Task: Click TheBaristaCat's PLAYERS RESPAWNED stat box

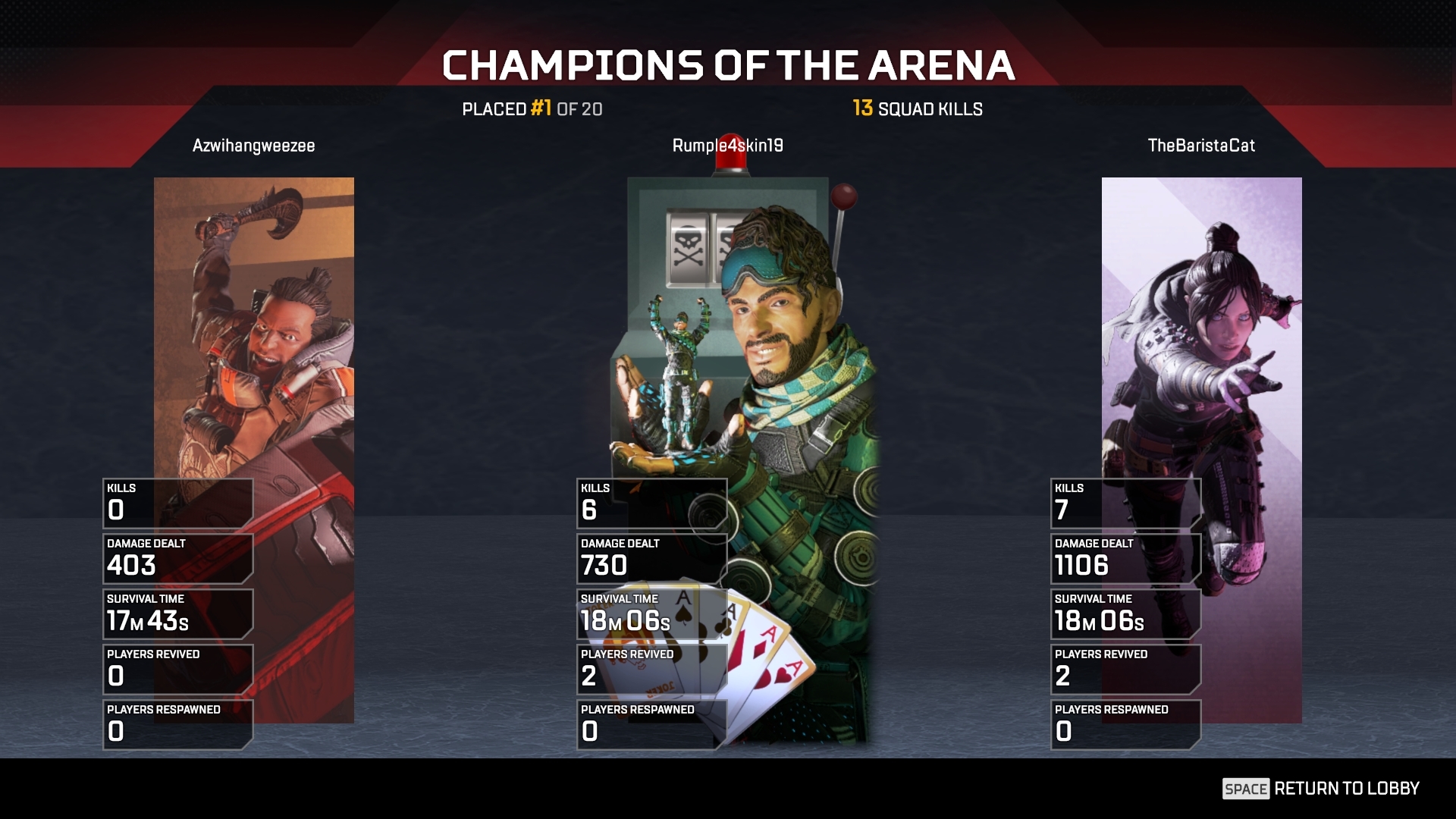Action: (1125, 723)
